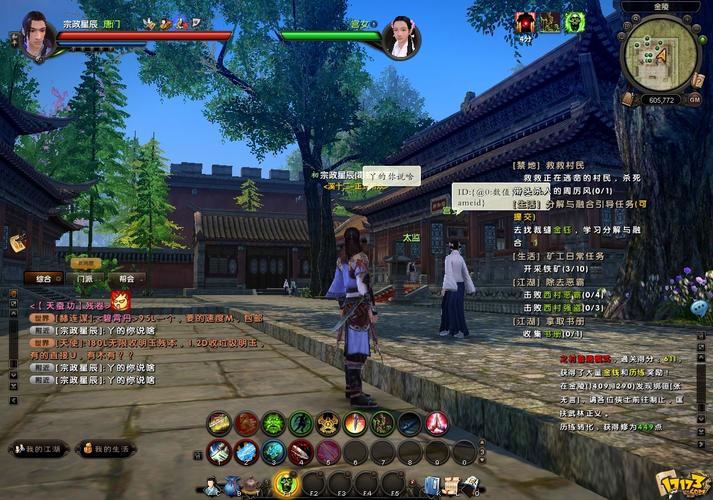Use the green demon face skill
Screen dimensions: 713x500
[273, 424]
